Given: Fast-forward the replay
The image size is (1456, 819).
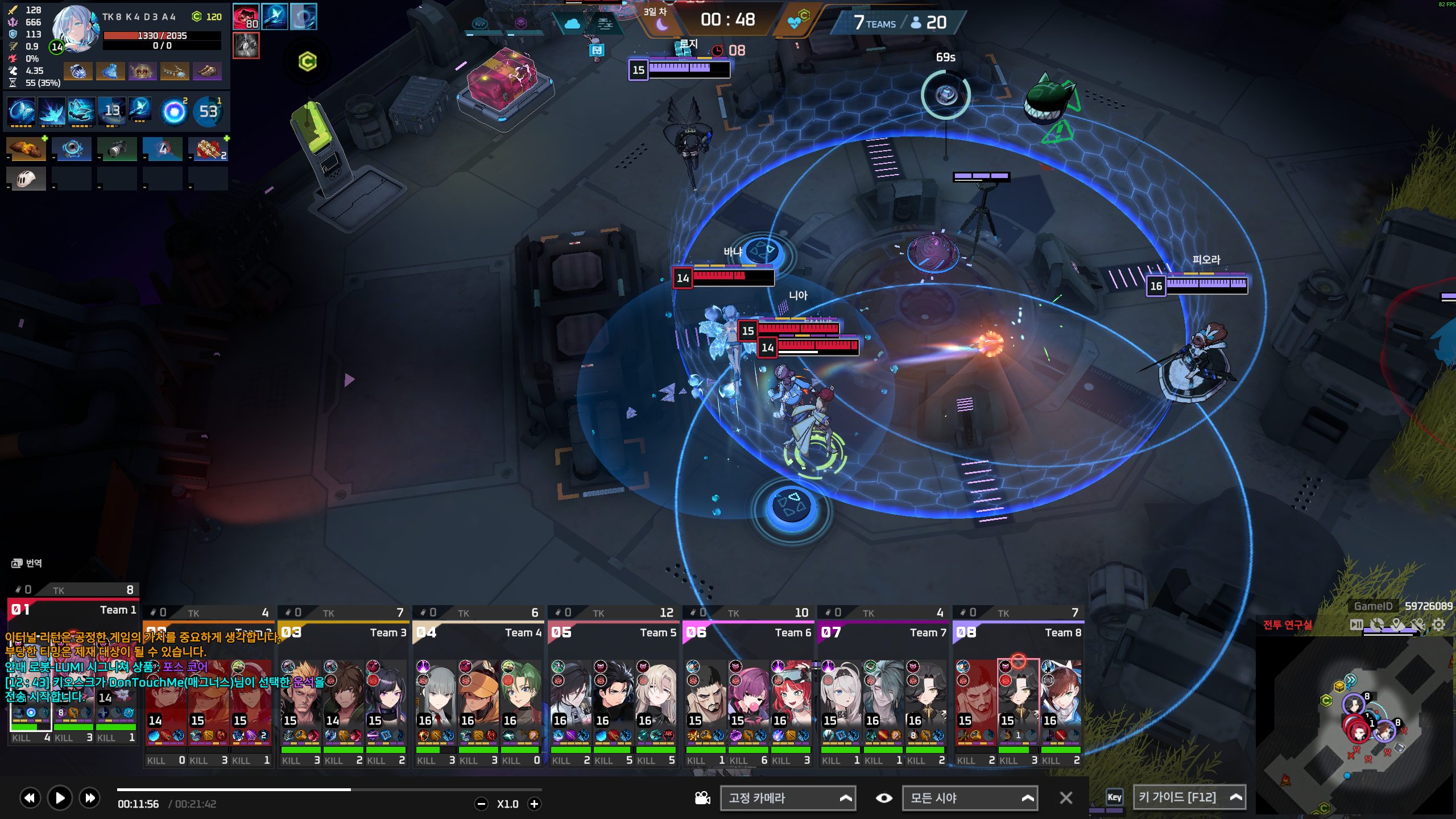Looking at the screenshot, I should [x=90, y=798].
